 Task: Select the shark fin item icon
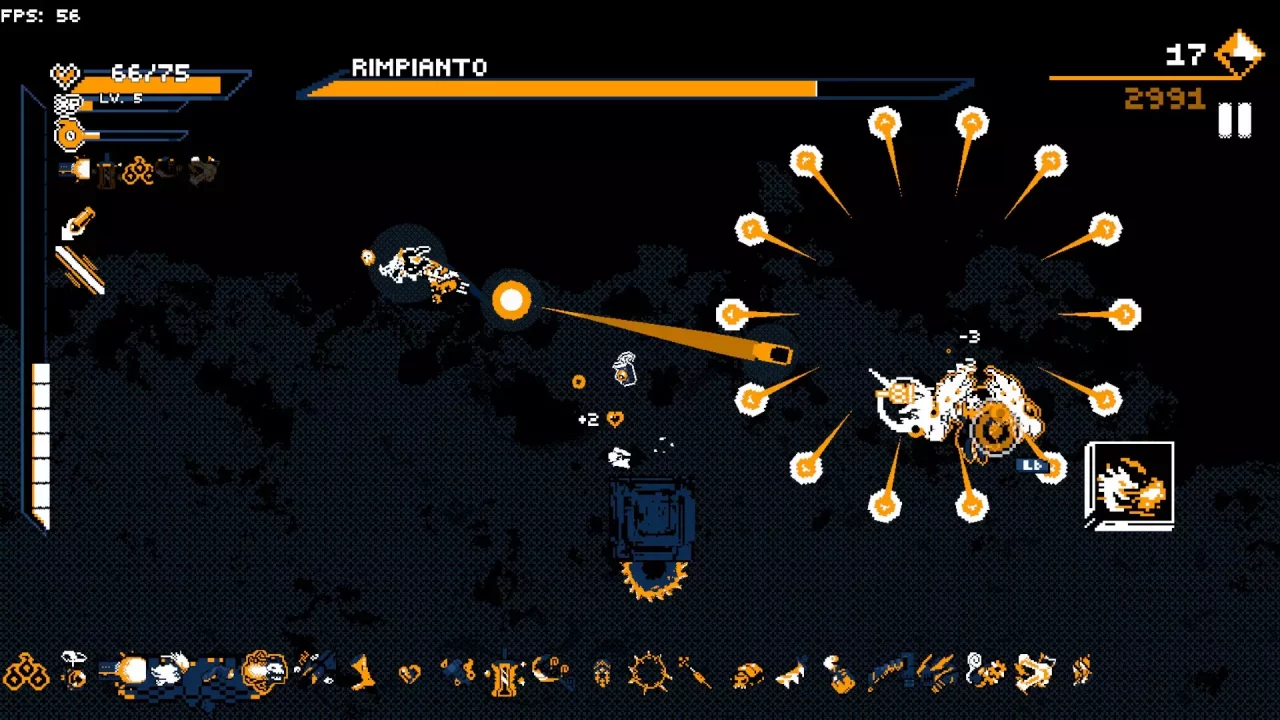791,673
